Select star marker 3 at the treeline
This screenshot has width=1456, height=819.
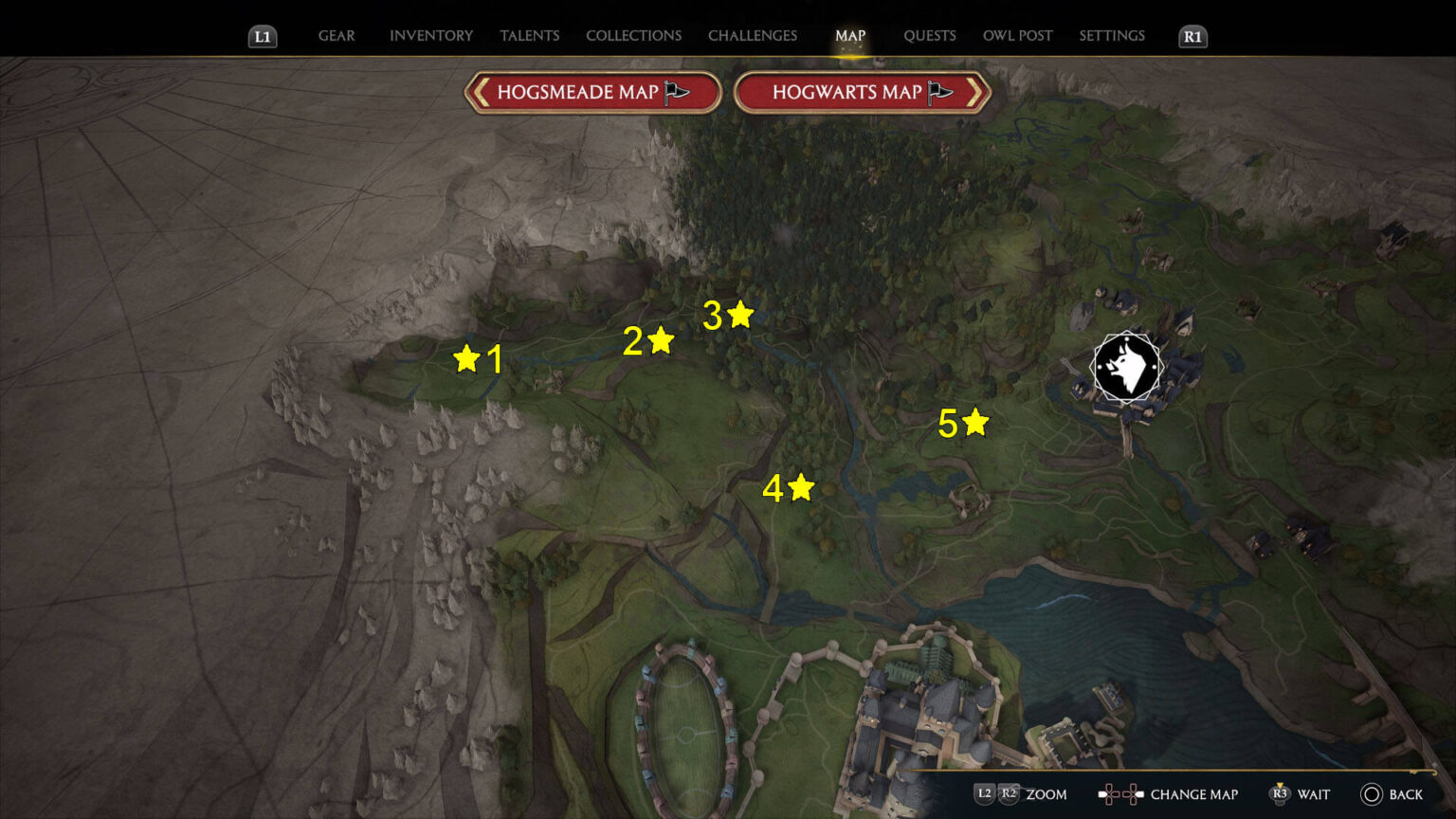tap(740, 314)
